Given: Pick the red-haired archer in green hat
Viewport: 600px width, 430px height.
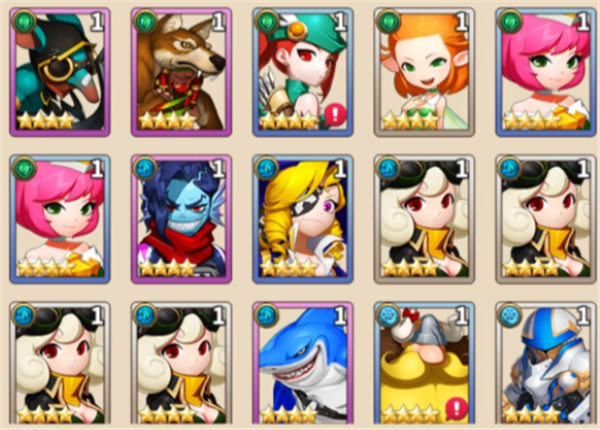Looking at the screenshot, I should point(302,72).
